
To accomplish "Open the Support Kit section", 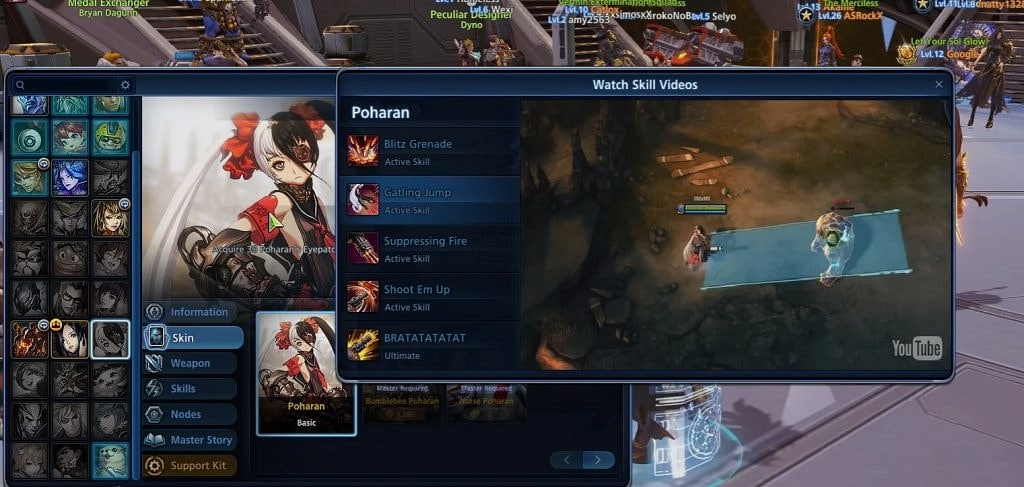I will pos(191,465).
